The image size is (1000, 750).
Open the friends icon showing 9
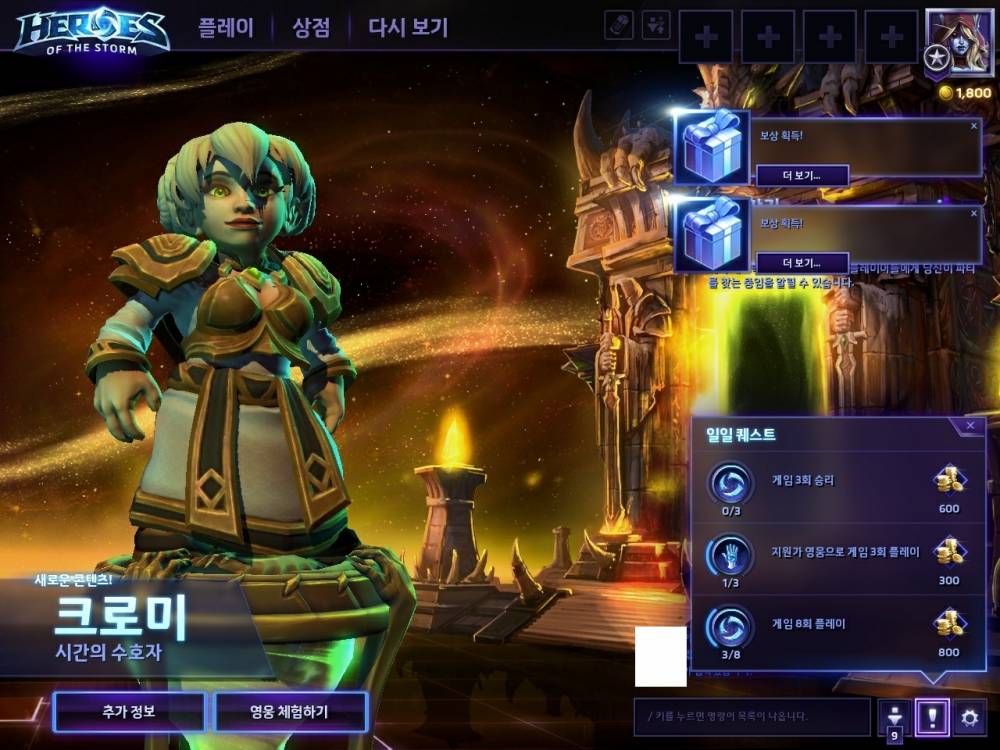[x=895, y=718]
